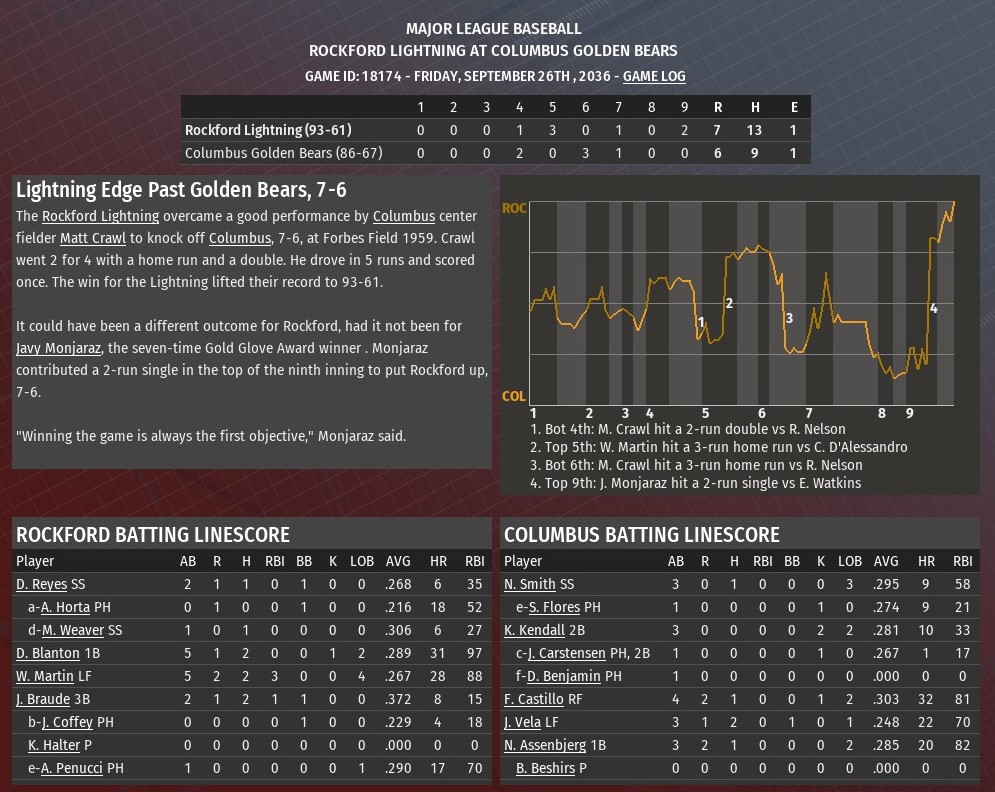Image resolution: width=995 pixels, height=792 pixels.
Task: Open N. Assenbjerg's player card
Action: pos(546,745)
